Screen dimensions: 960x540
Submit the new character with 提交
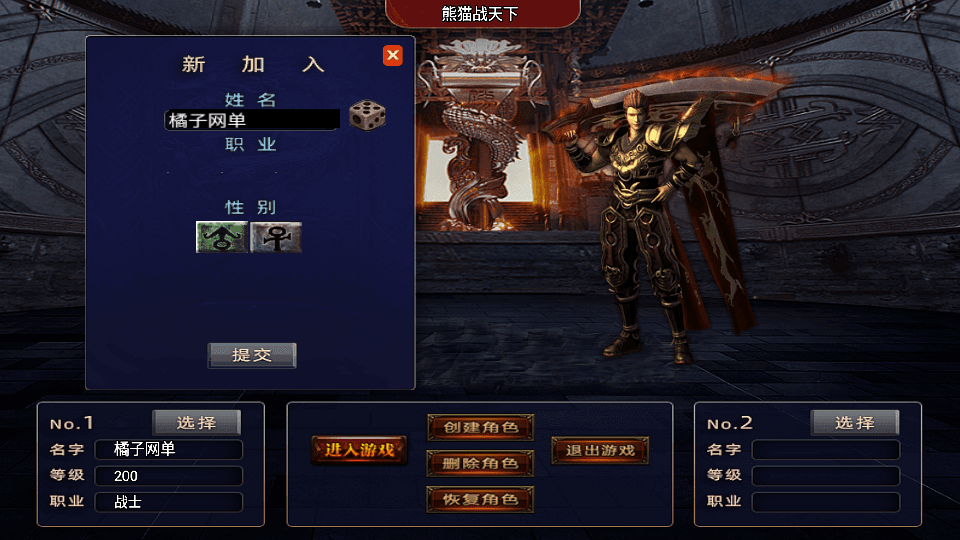[x=252, y=355]
